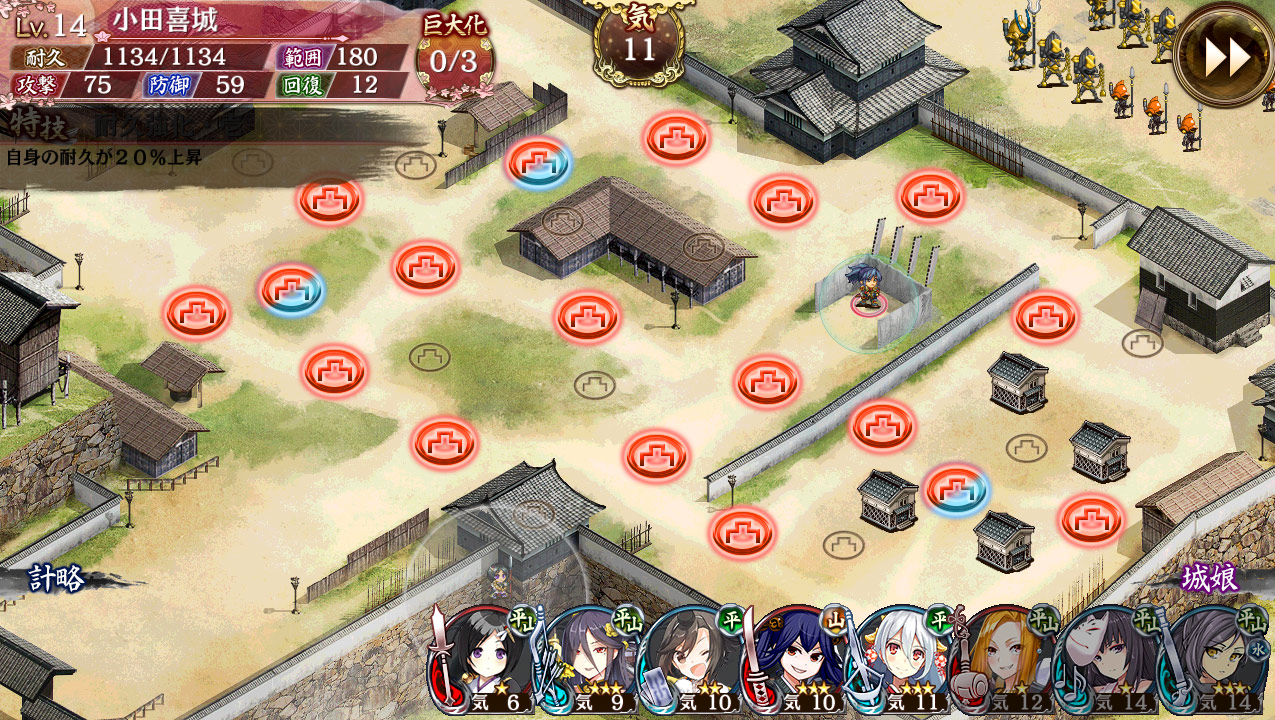This screenshot has height=720, width=1275.
Task: Choose the white-haired cost 11 girl card
Action: [x=902, y=660]
